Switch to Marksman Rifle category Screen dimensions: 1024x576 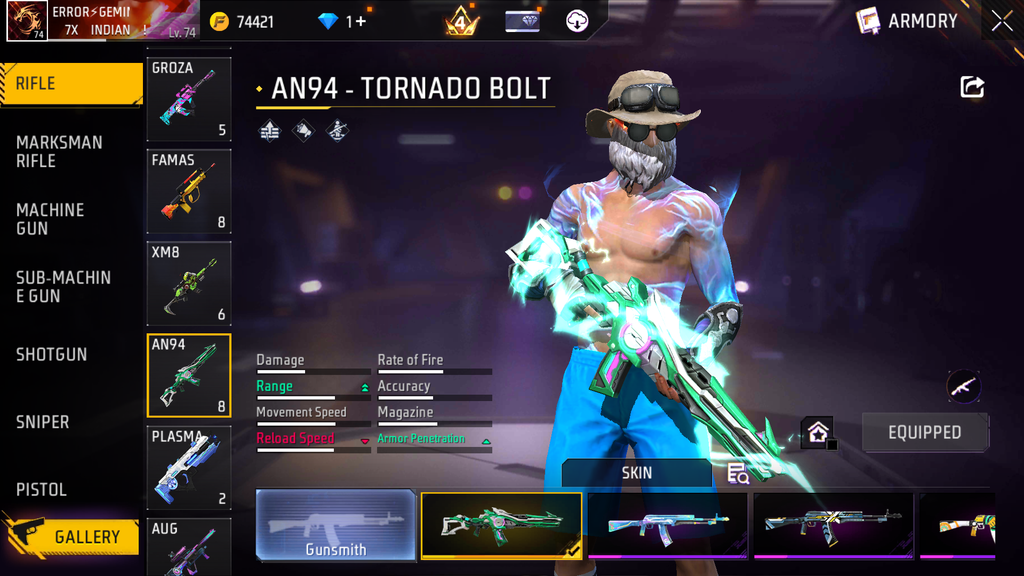[60, 152]
